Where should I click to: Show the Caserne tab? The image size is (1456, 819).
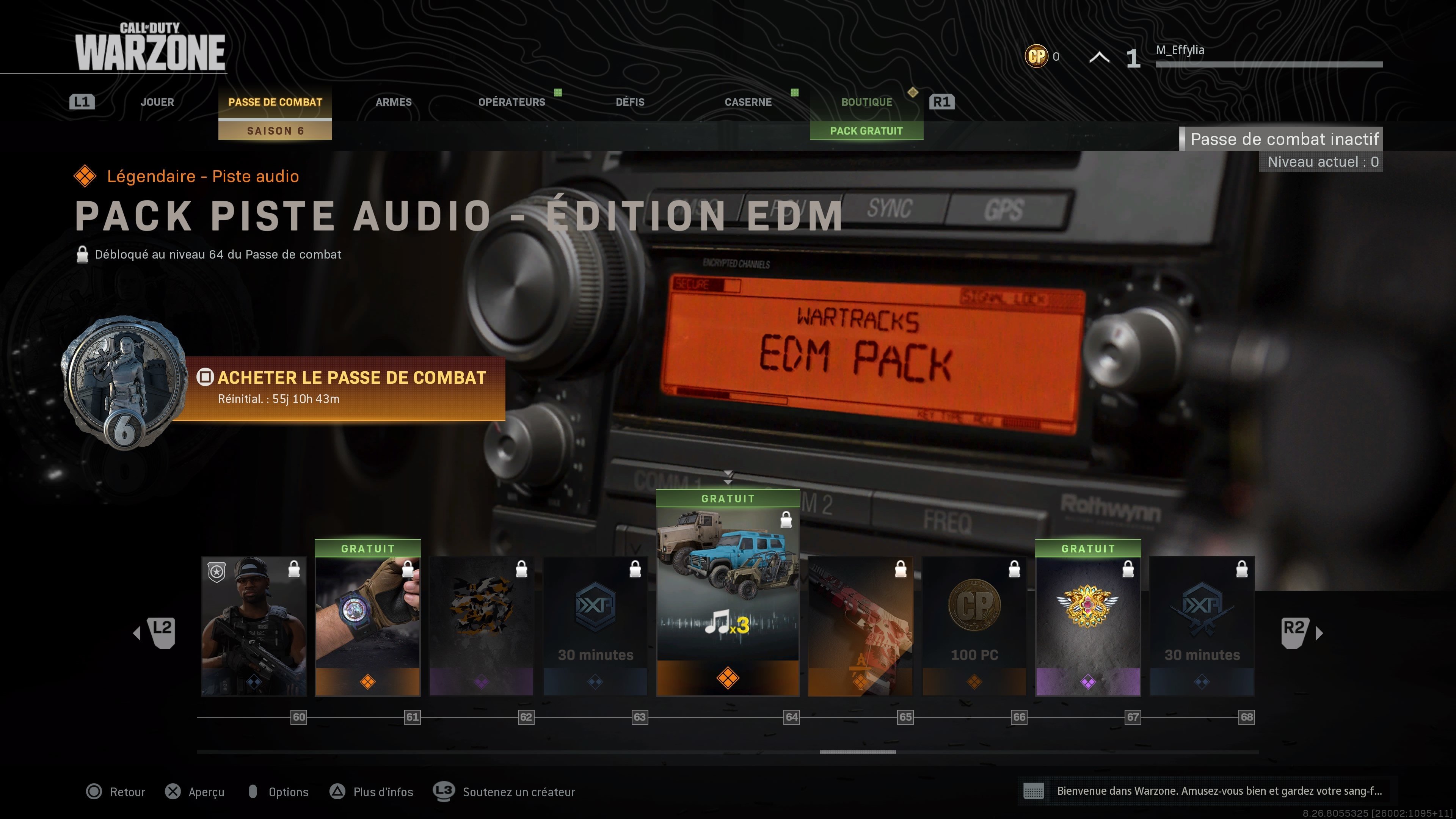coord(748,102)
